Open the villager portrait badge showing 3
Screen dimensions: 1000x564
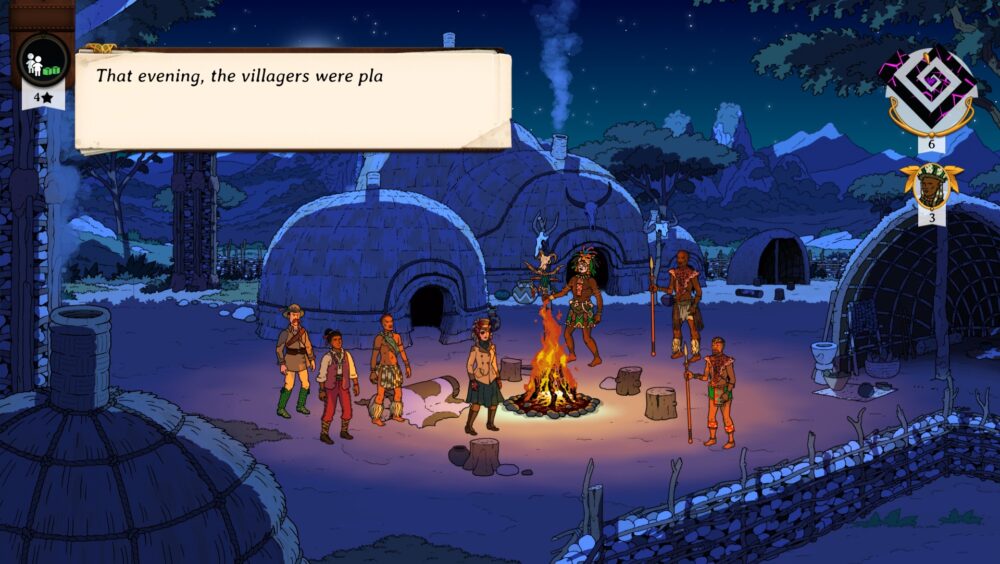click(931, 189)
